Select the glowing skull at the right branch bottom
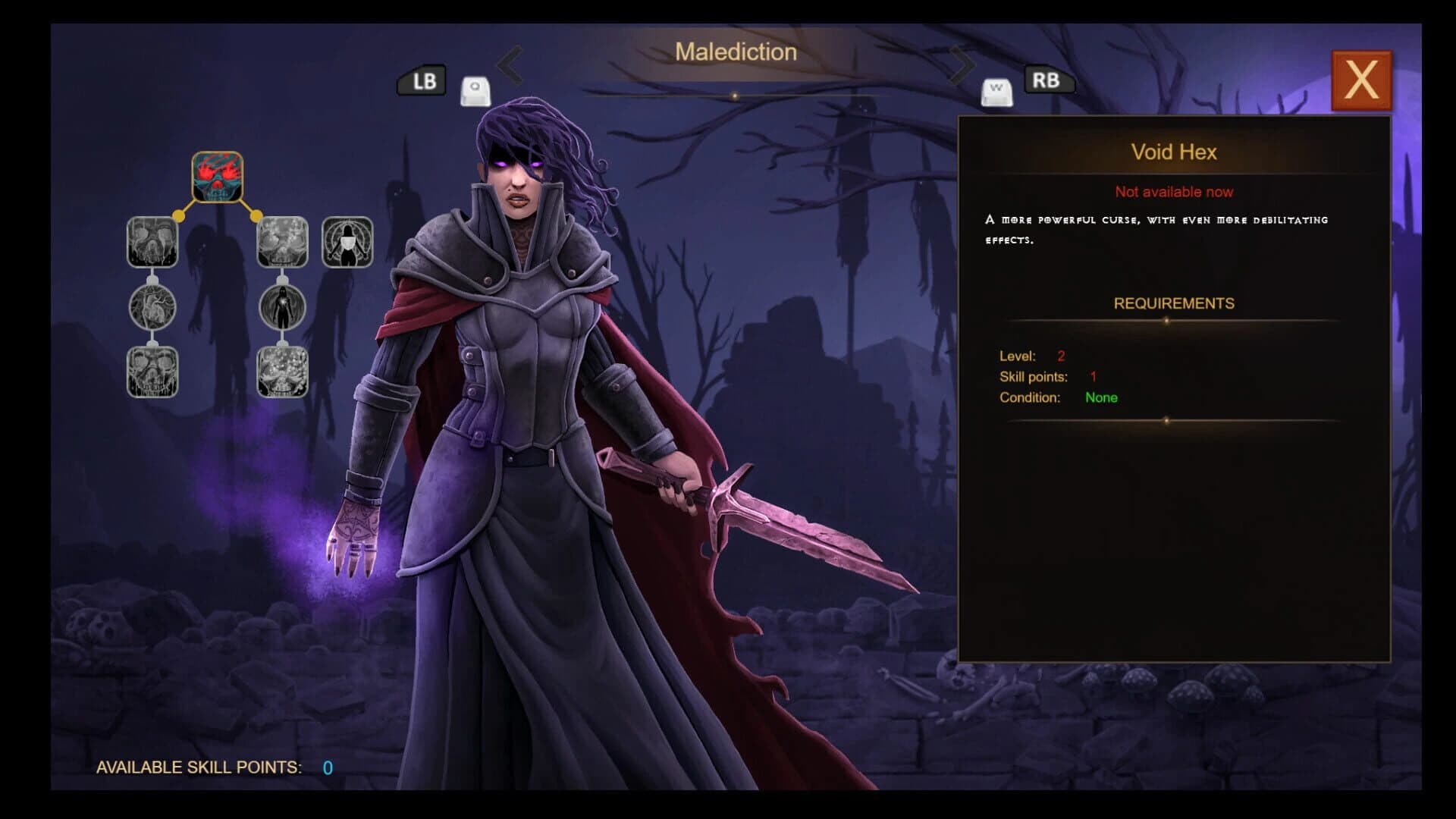The image size is (1456, 819). tap(281, 372)
